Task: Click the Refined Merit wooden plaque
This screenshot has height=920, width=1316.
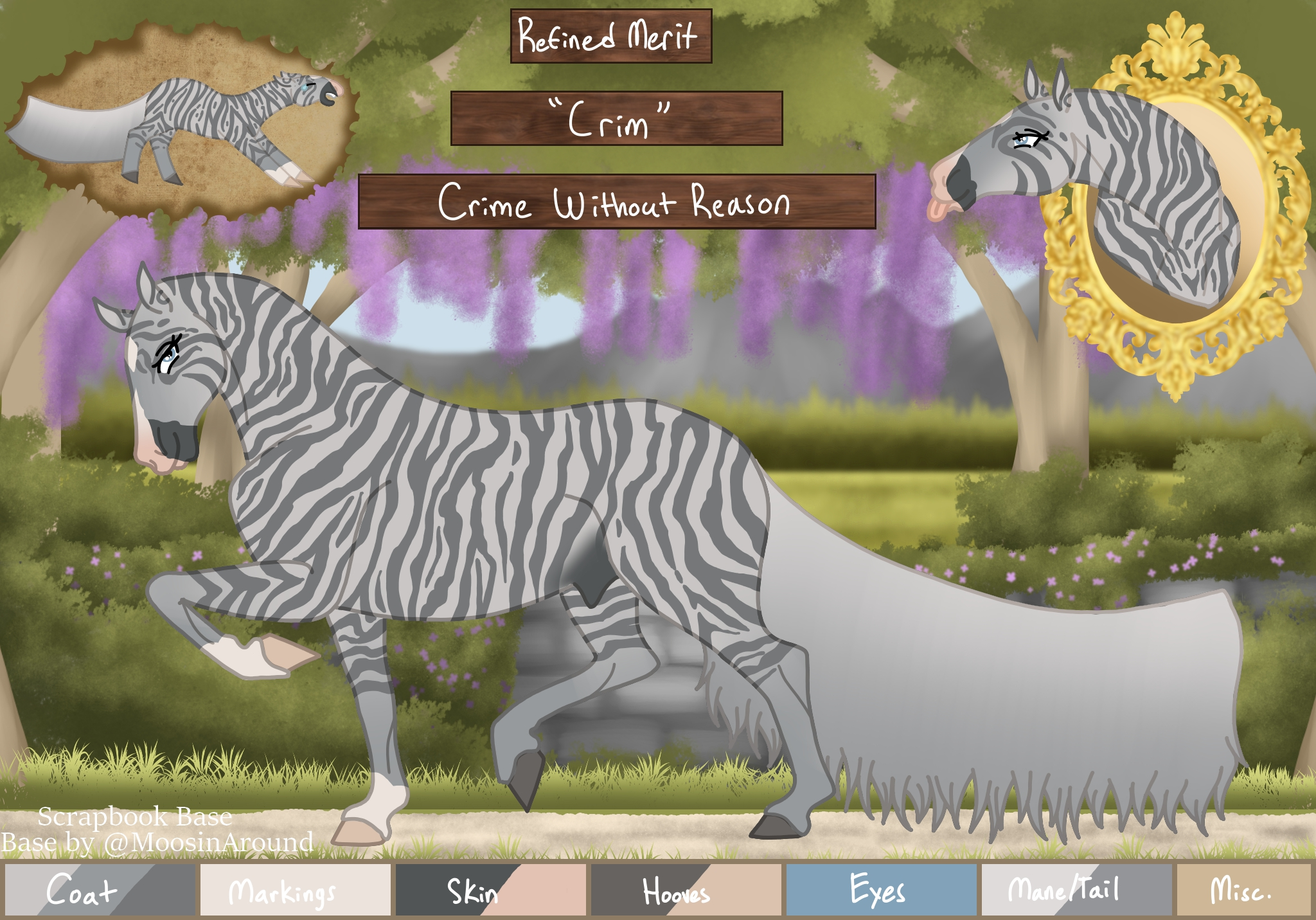Action: click(610, 36)
